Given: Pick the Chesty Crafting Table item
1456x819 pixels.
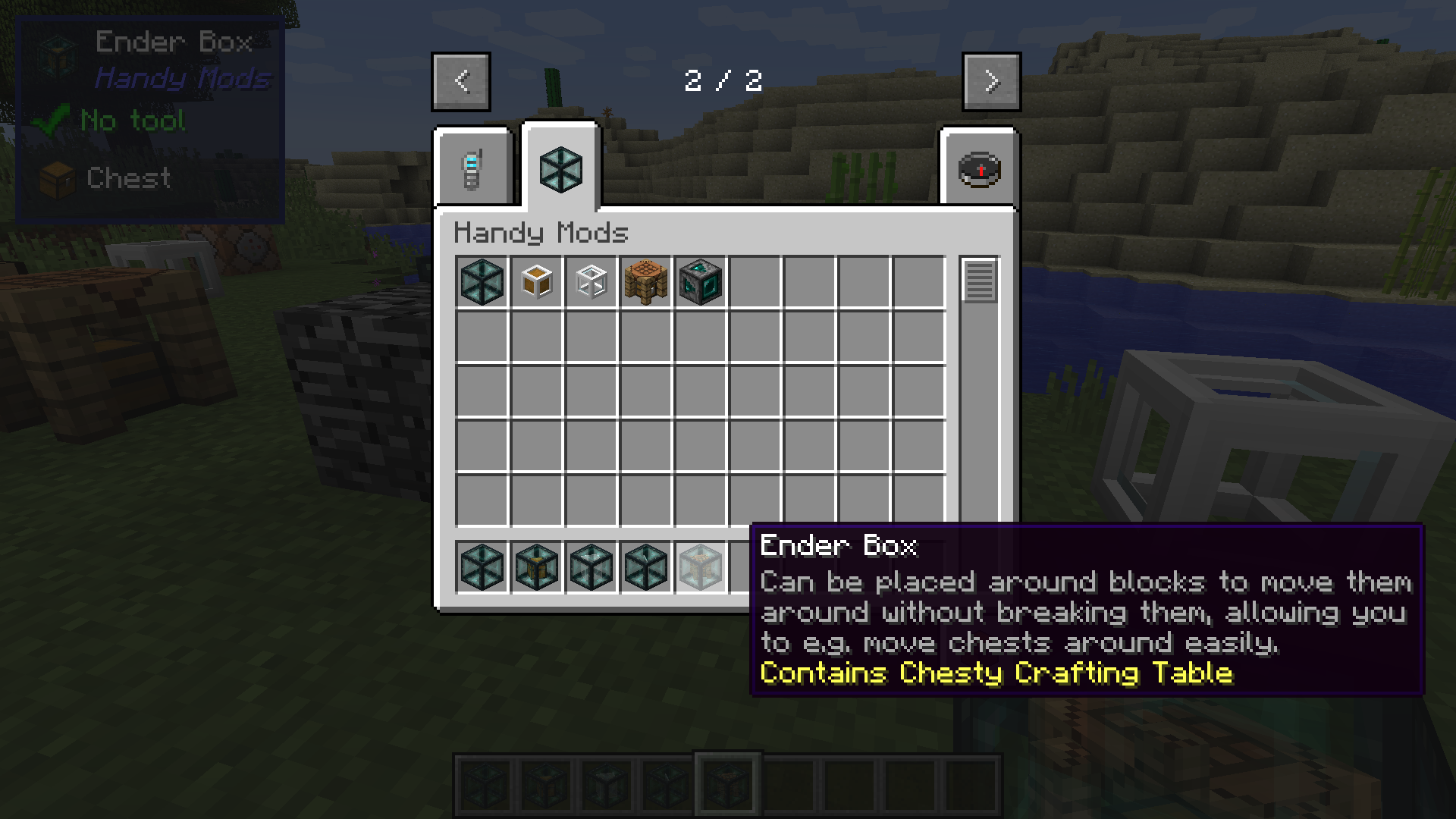Looking at the screenshot, I should (646, 282).
